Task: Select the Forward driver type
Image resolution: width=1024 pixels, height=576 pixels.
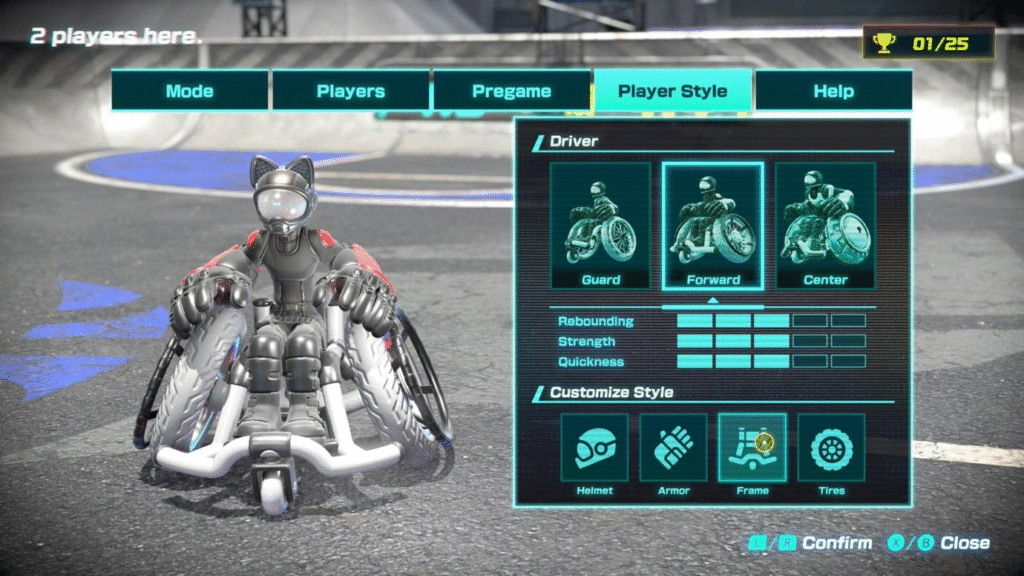Action: coord(713,226)
